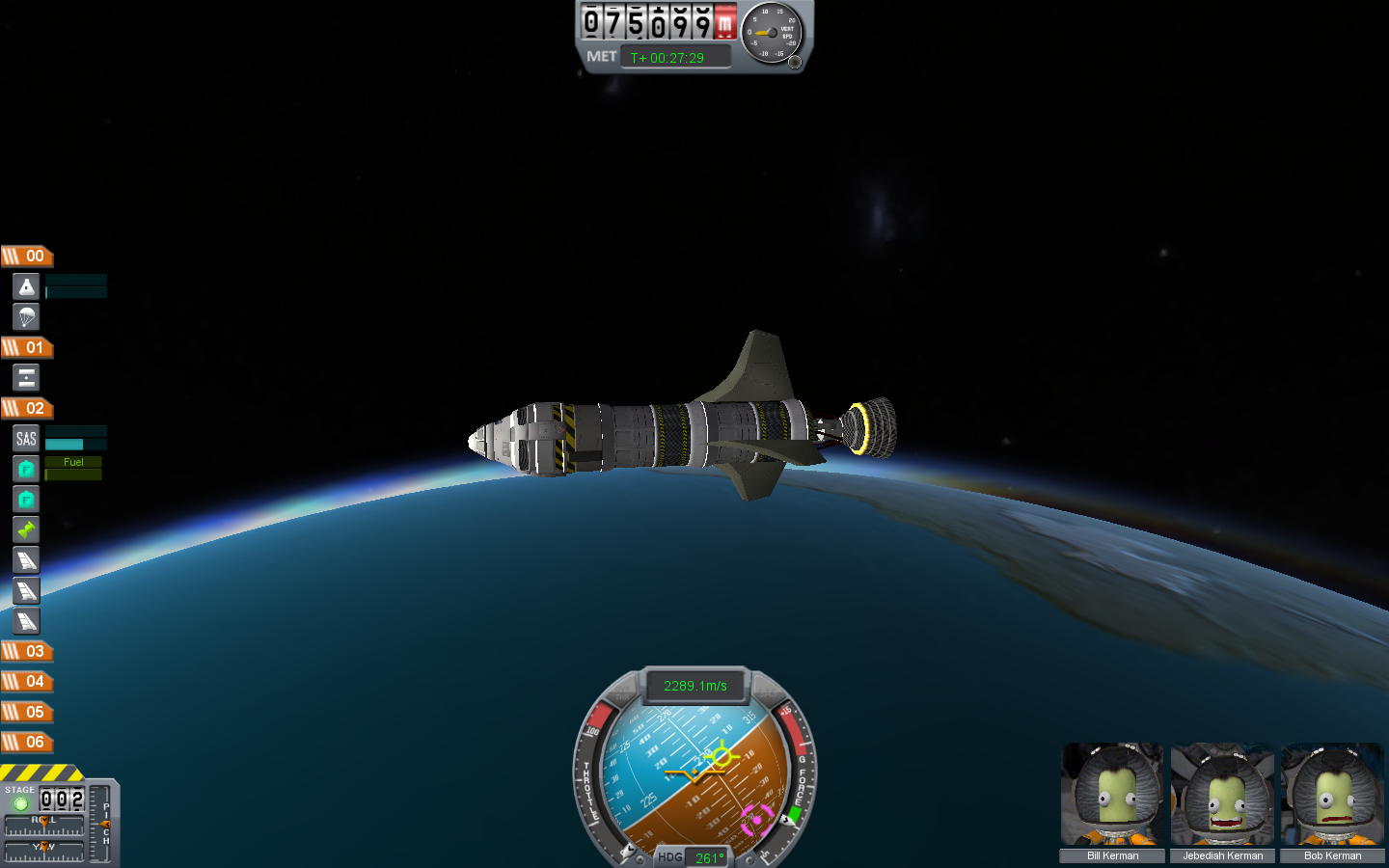This screenshot has width=1389, height=868.
Task: Click the throttle gauge on the navball
Action: [590, 772]
